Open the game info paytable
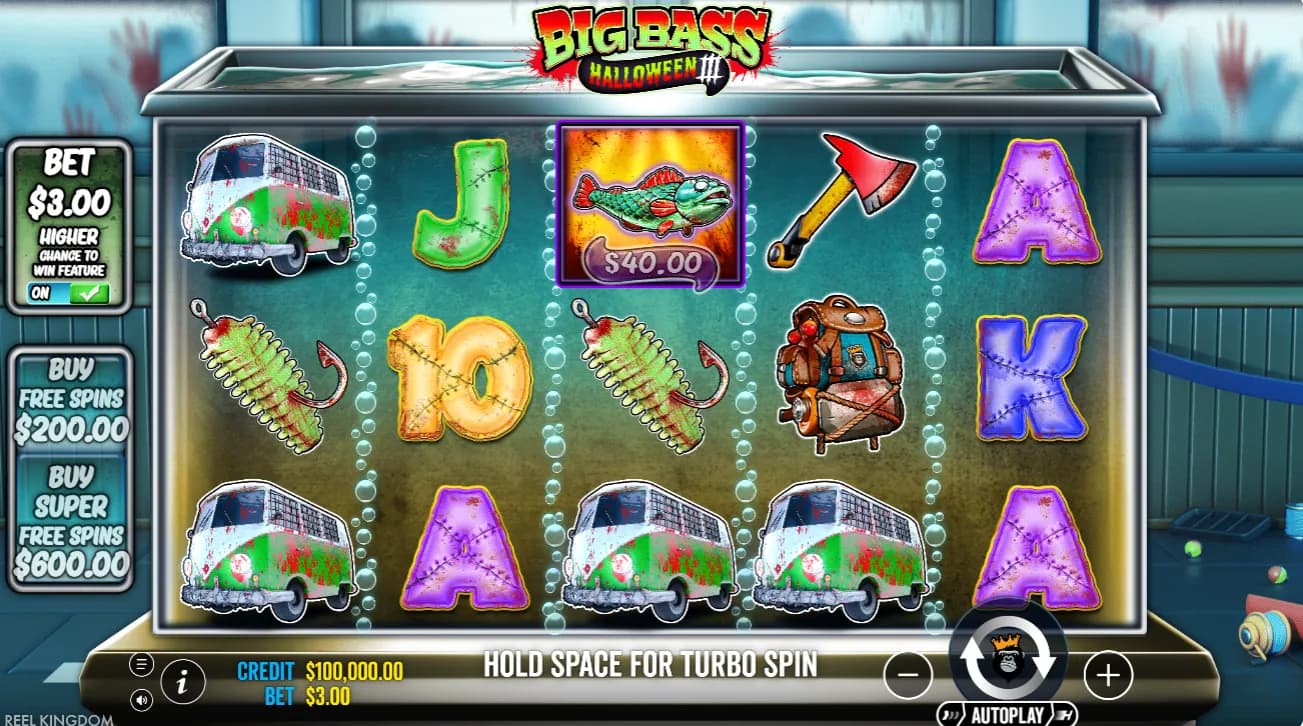Image resolution: width=1303 pixels, height=726 pixels. (183, 682)
